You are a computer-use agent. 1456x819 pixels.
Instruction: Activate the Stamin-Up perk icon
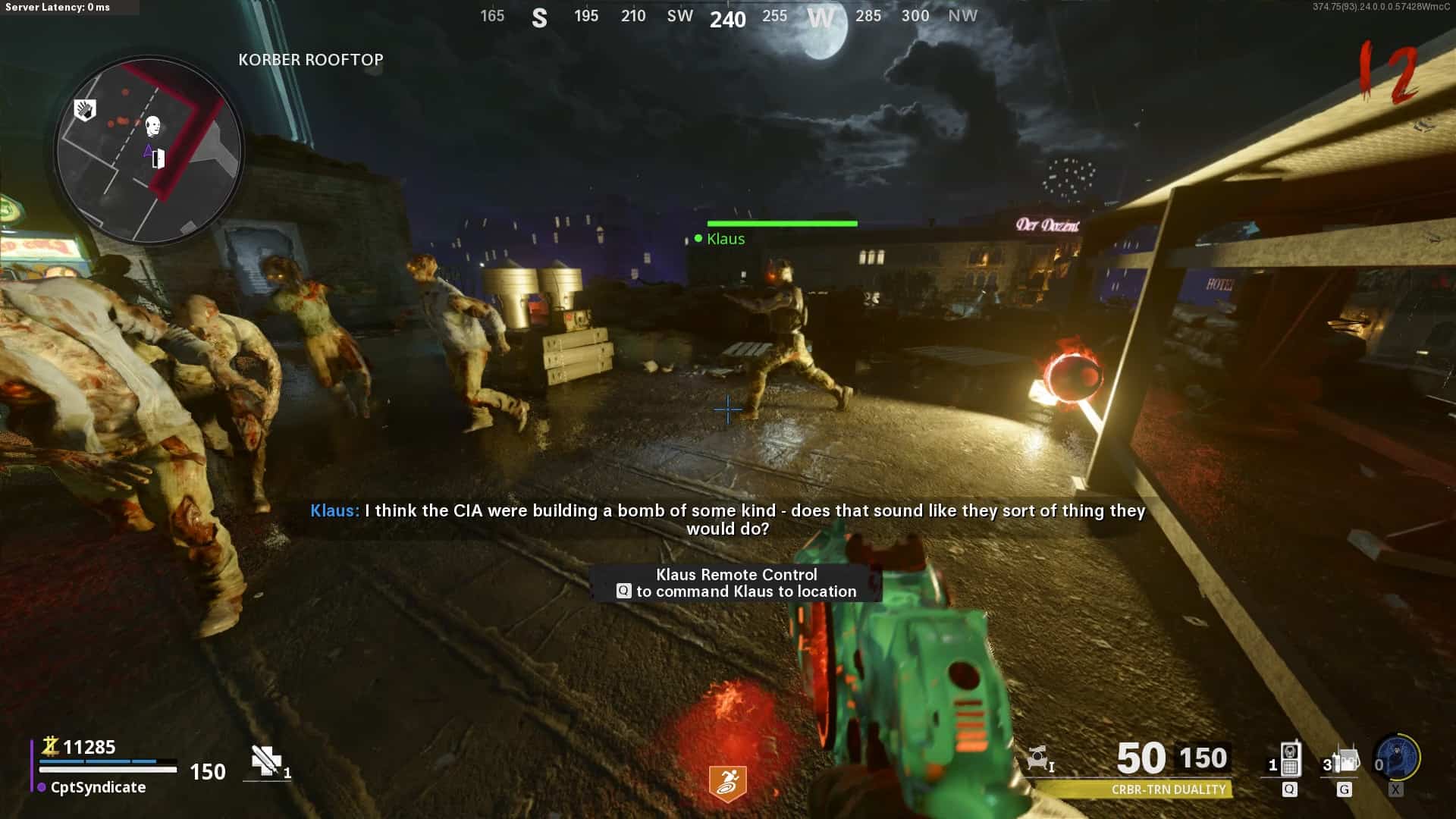point(727,783)
